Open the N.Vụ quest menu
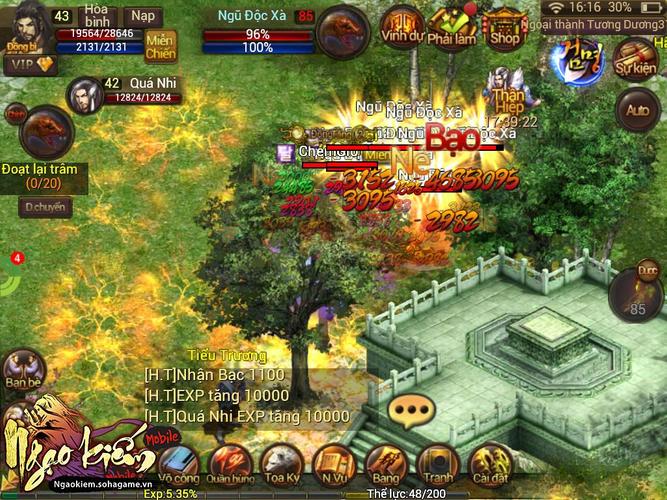This screenshot has width=667, height=500. click(x=334, y=465)
